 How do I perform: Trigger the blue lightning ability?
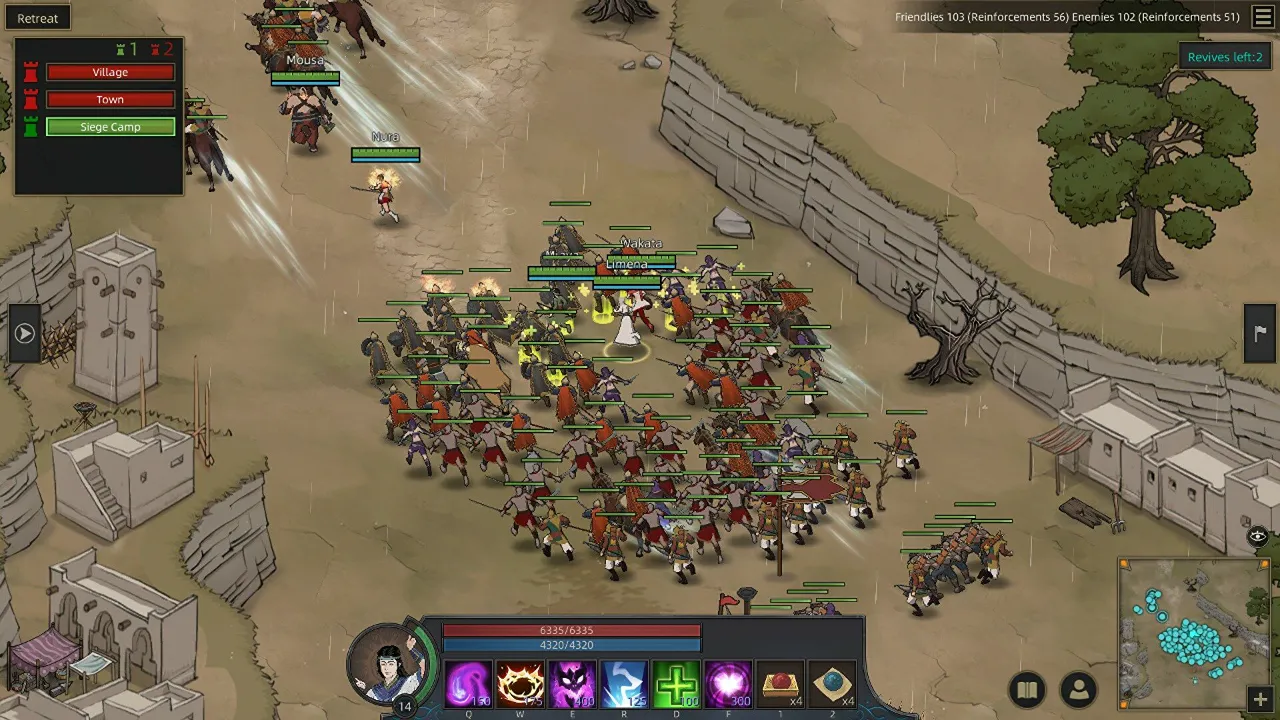tap(624, 685)
